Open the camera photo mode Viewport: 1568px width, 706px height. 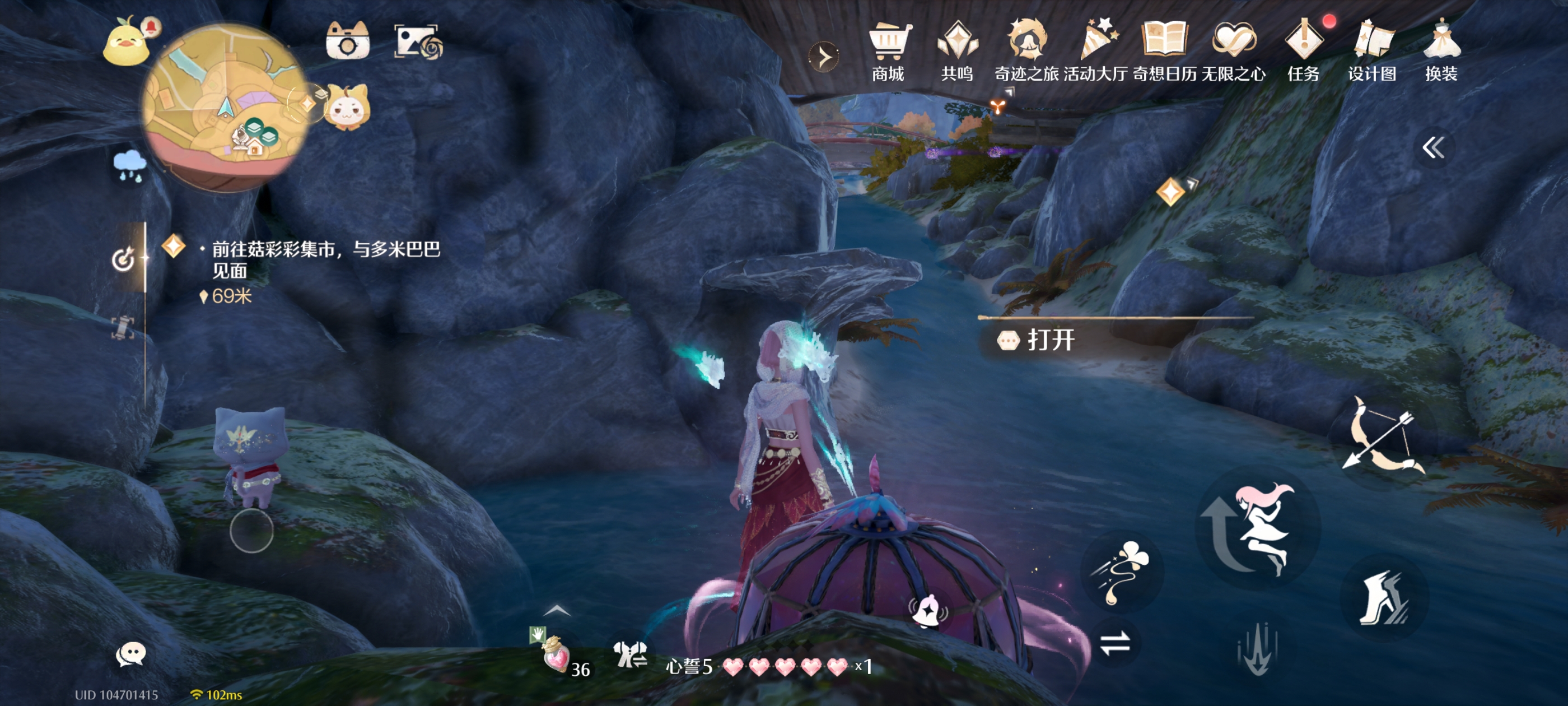click(347, 41)
